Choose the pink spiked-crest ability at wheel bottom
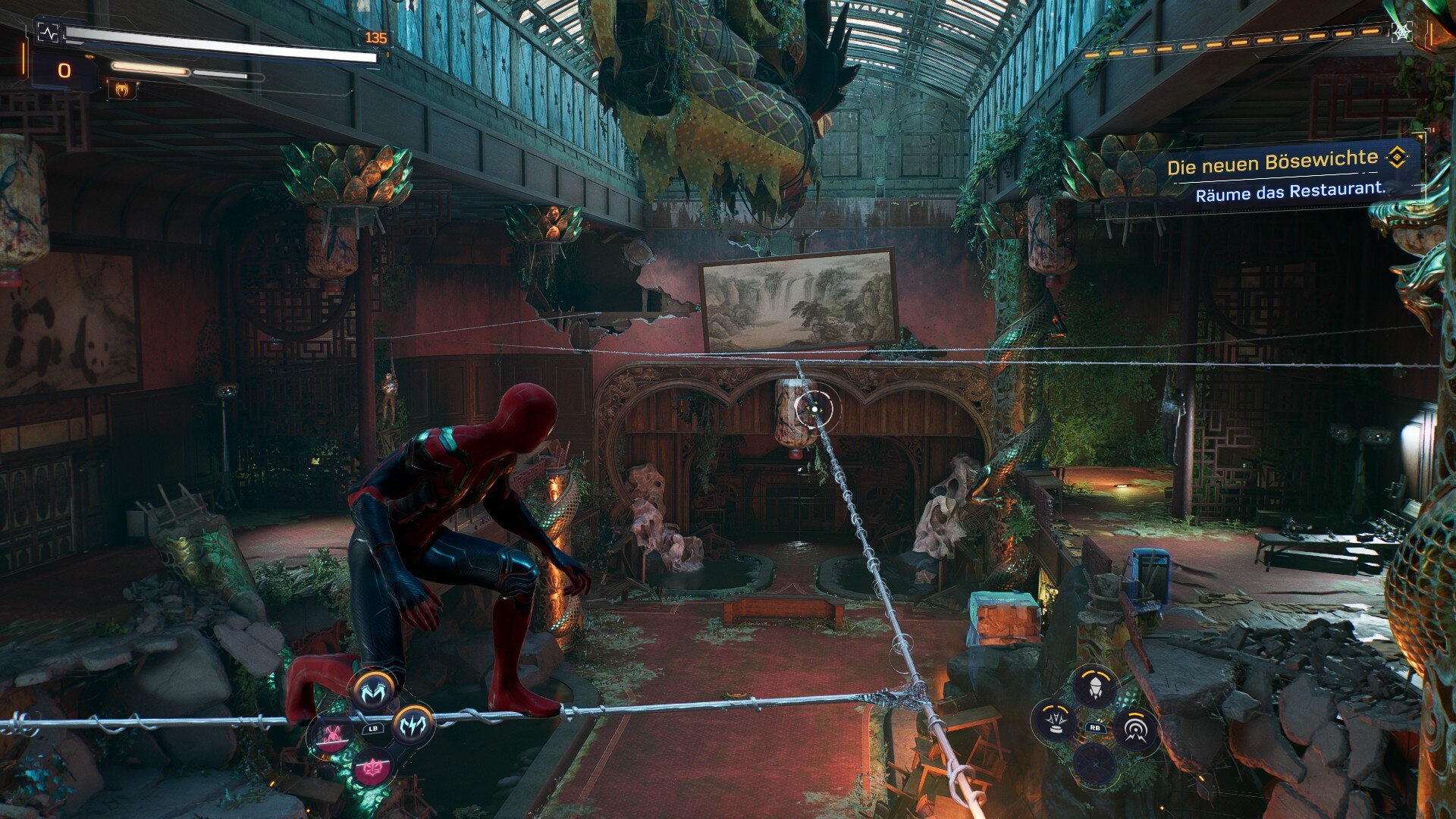This screenshot has height=819, width=1456. 372,768
